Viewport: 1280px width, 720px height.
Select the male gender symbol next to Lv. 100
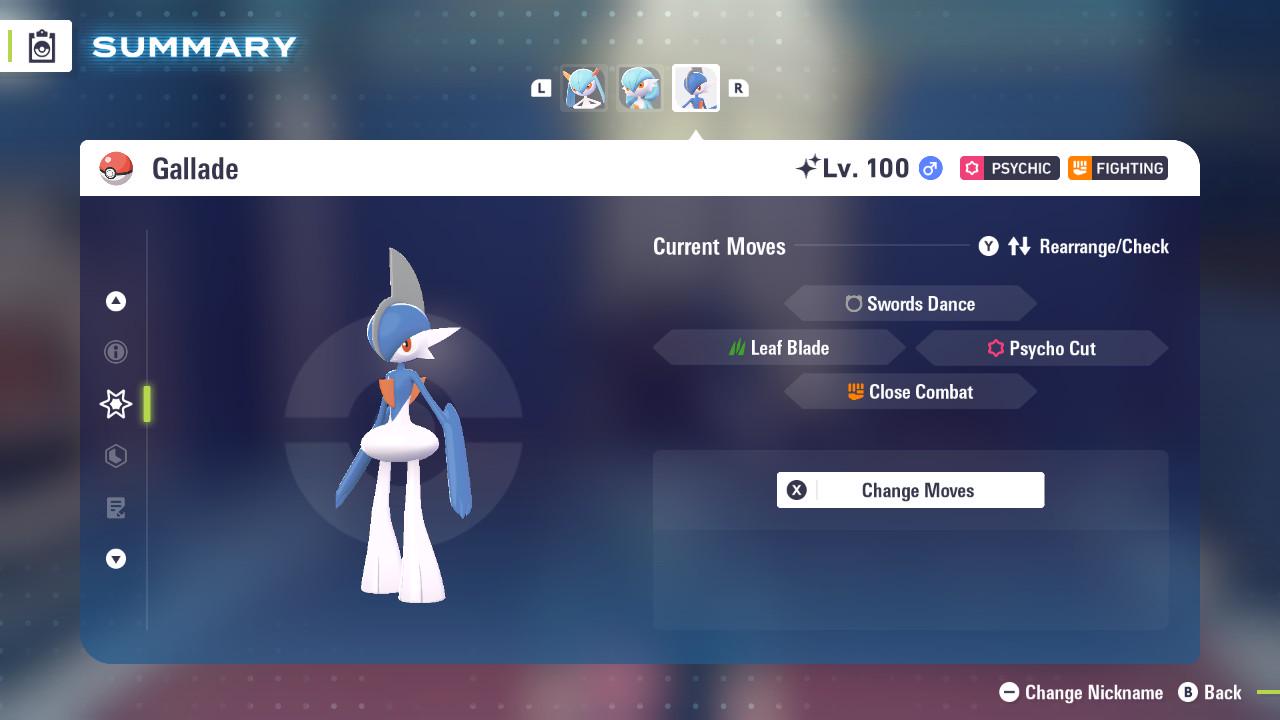(x=928, y=168)
